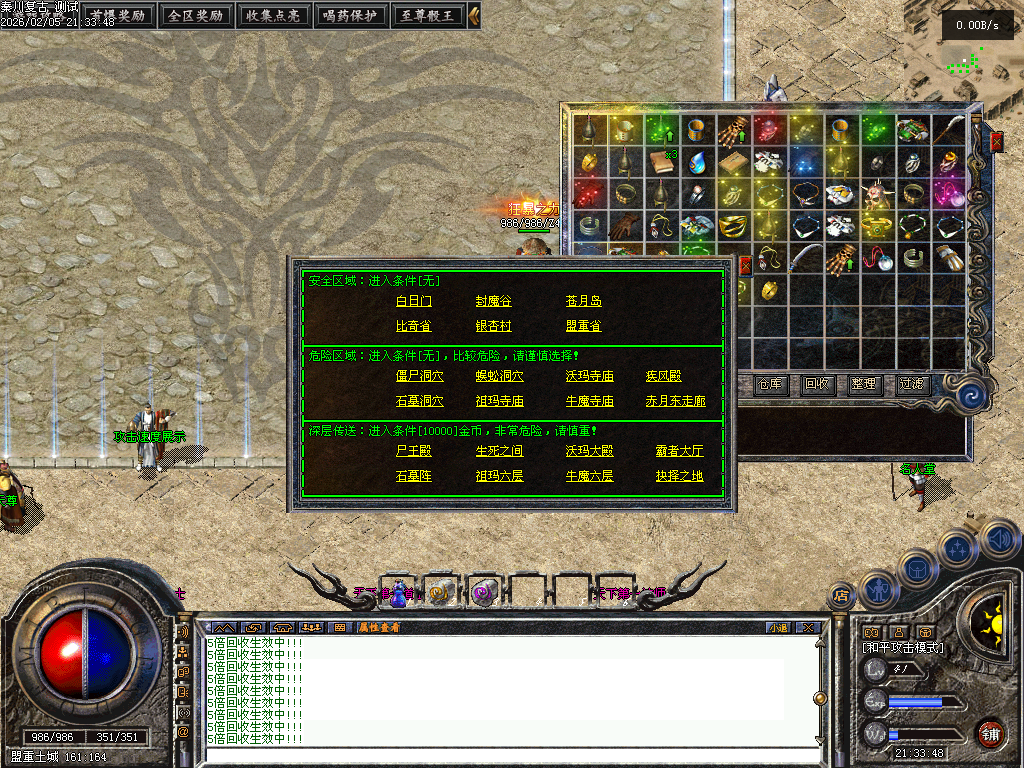Pick the 尸王殿 deep teleport
This screenshot has height=768, width=1024.
414,451
